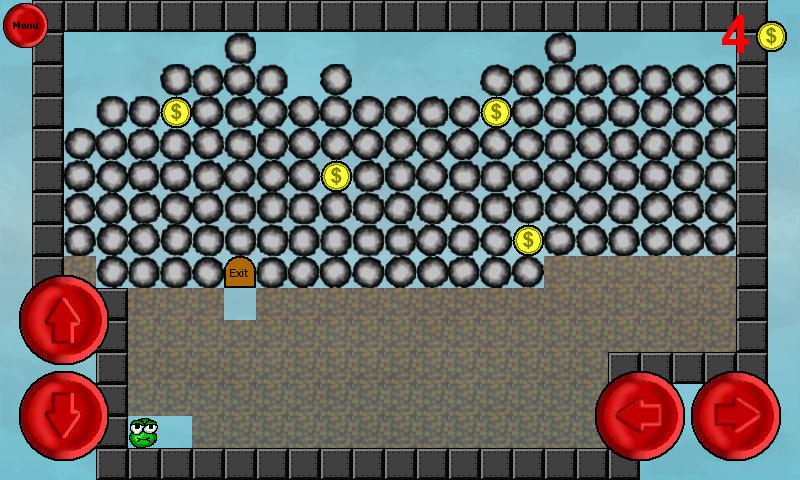Viewport: 800px width, 480px height.
Task: Tap the red up arrow button
Action: coord(64,320)
